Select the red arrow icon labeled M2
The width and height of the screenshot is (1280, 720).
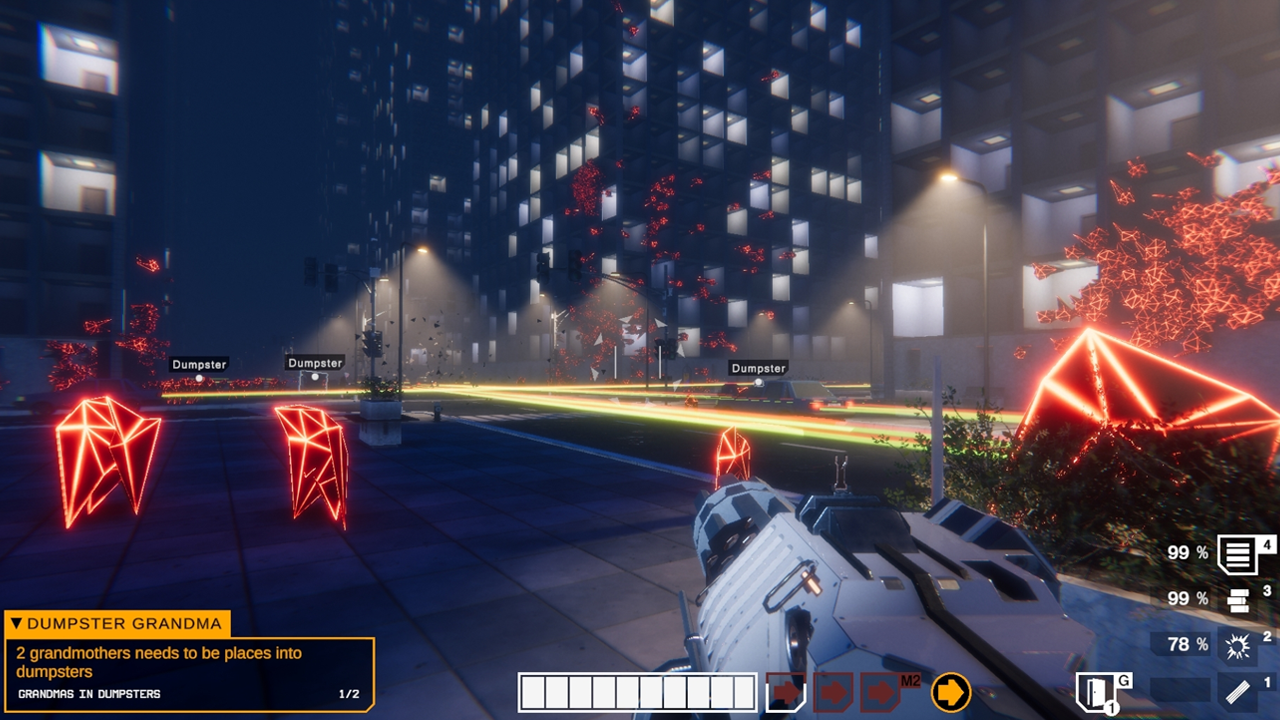coord(881,692)
